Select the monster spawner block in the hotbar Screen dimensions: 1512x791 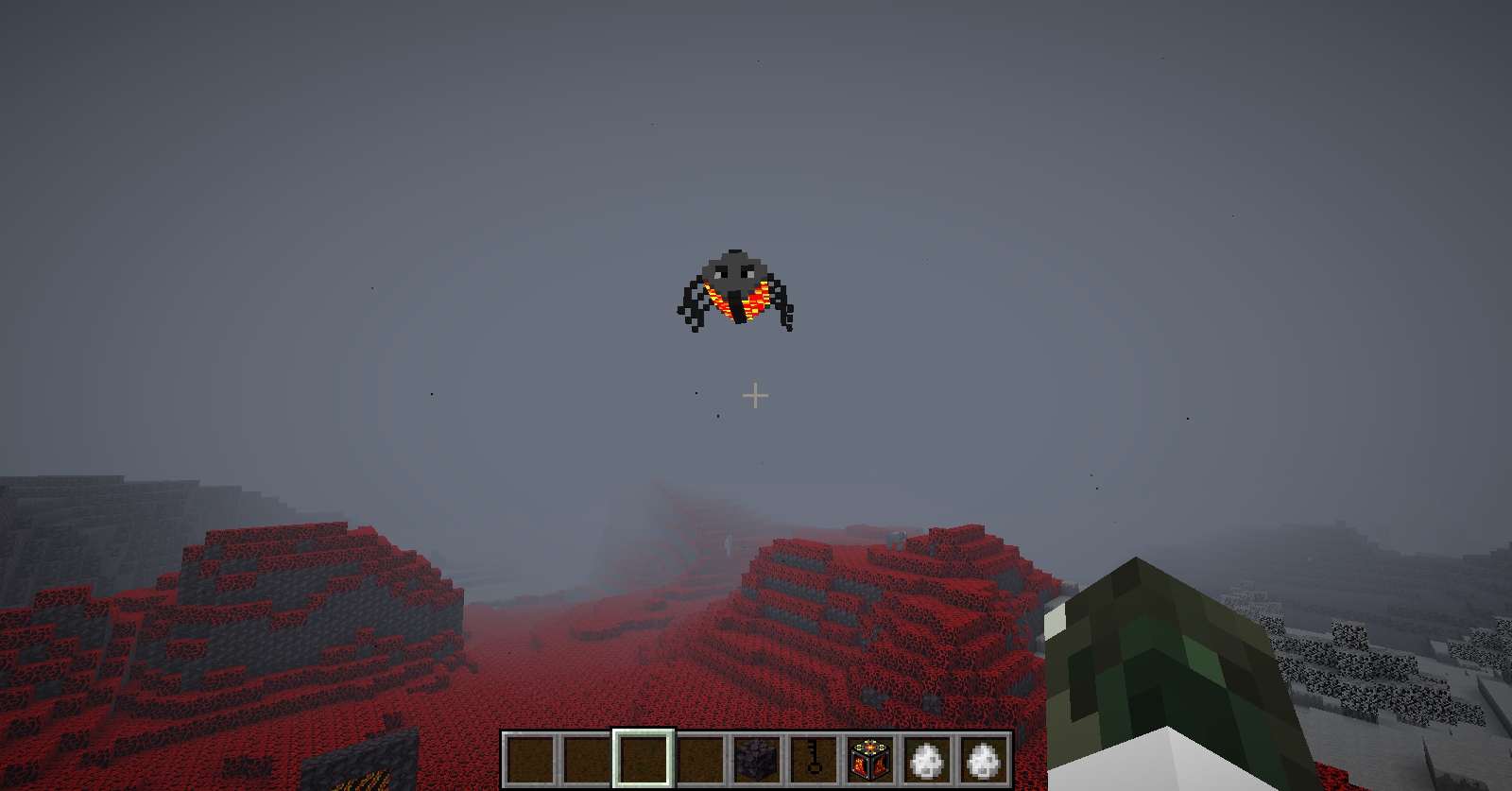pos(870,759)
